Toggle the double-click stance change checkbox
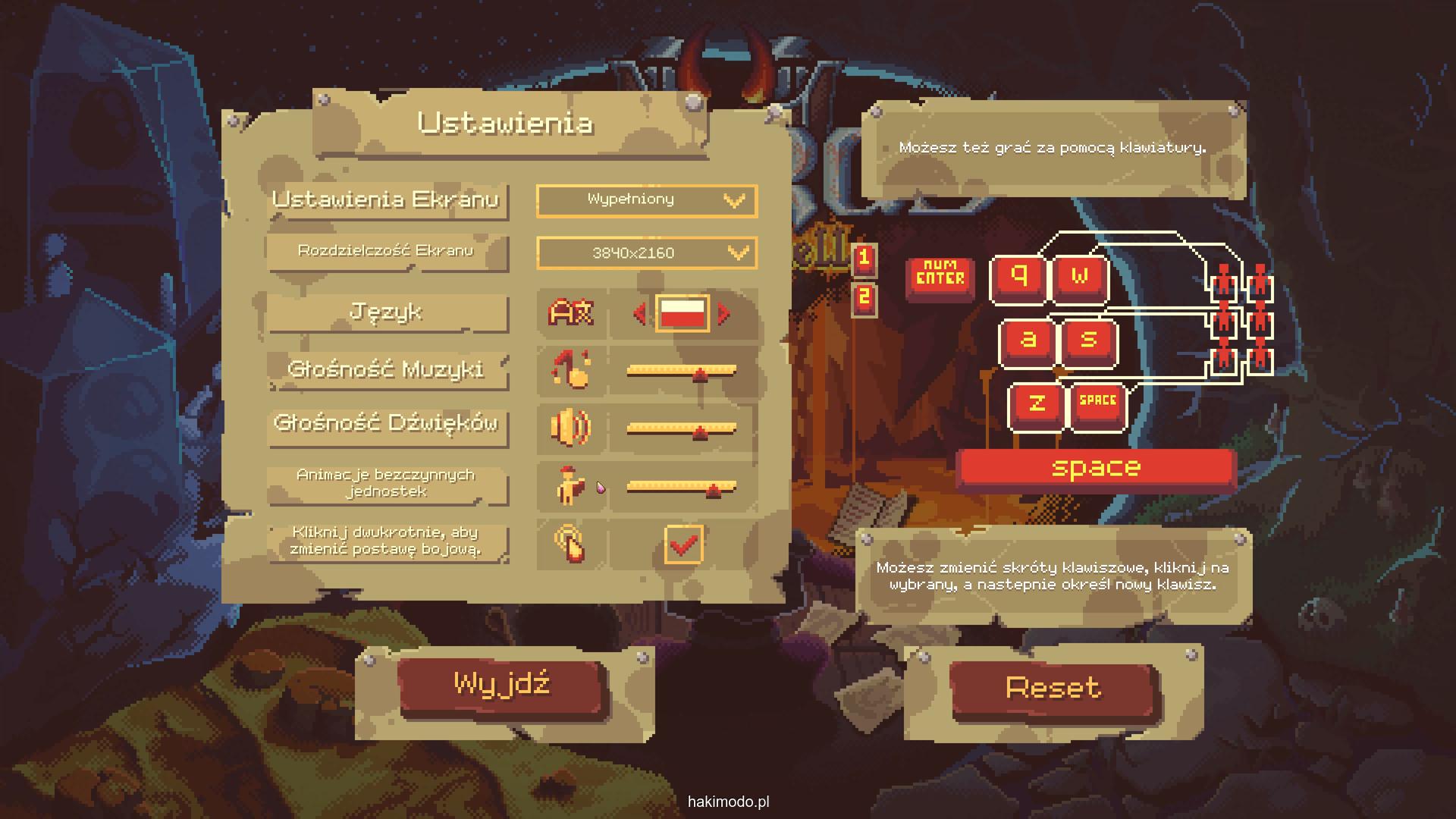 (x=683, y=544)
